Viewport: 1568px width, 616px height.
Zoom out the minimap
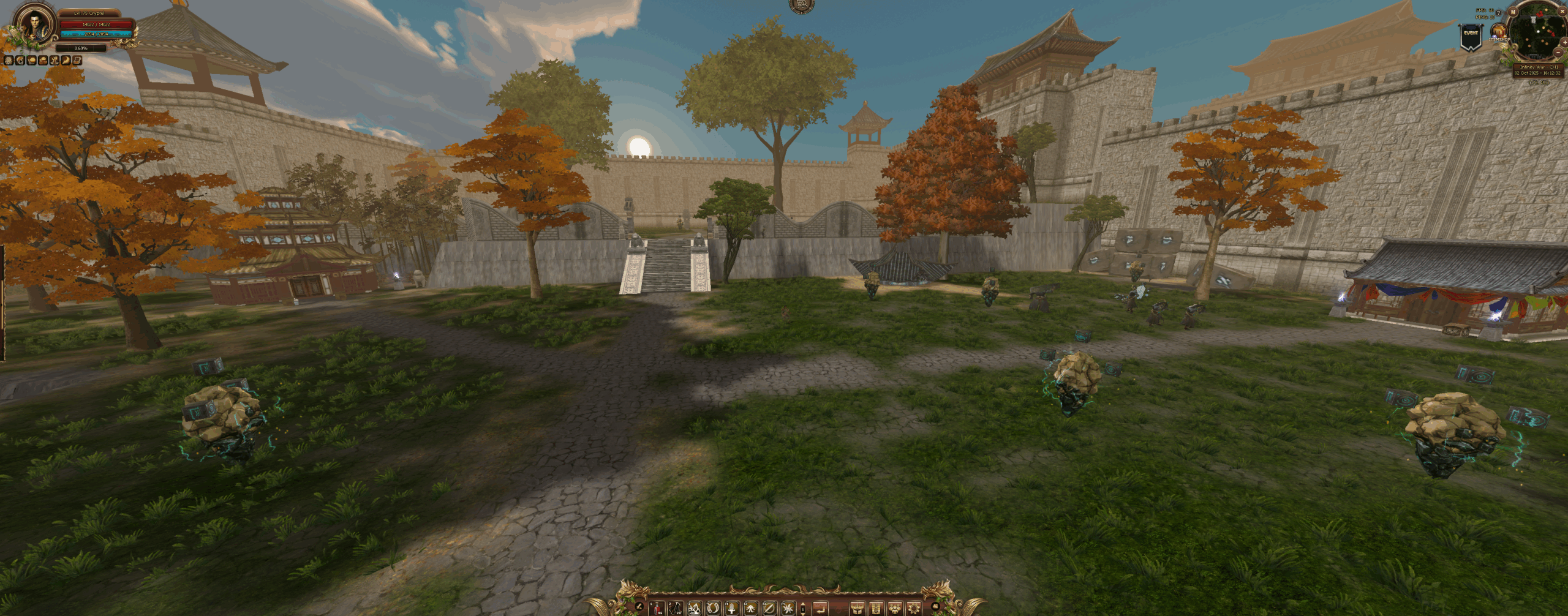1559,53
